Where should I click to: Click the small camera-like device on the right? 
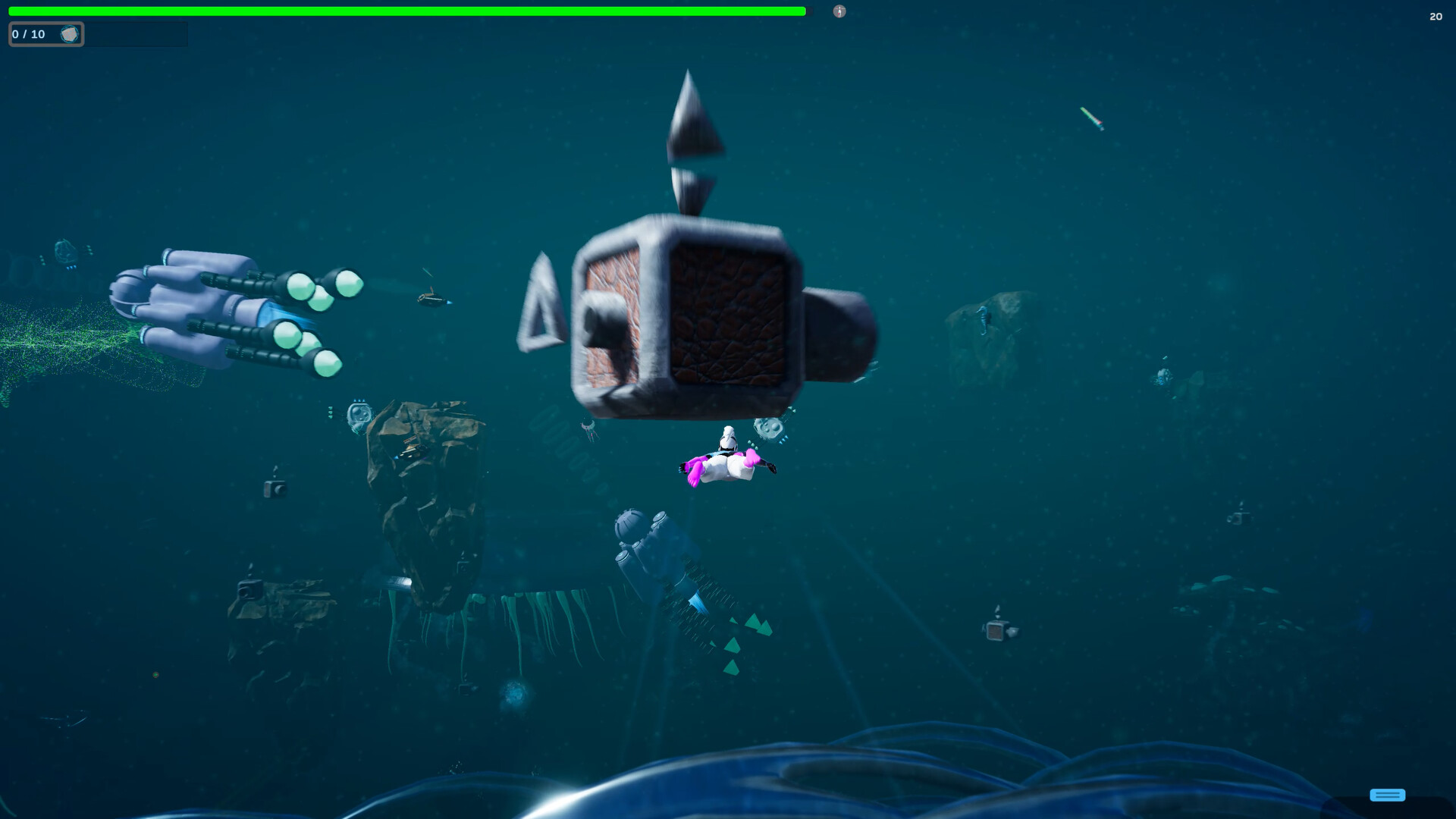pos(997,631)
